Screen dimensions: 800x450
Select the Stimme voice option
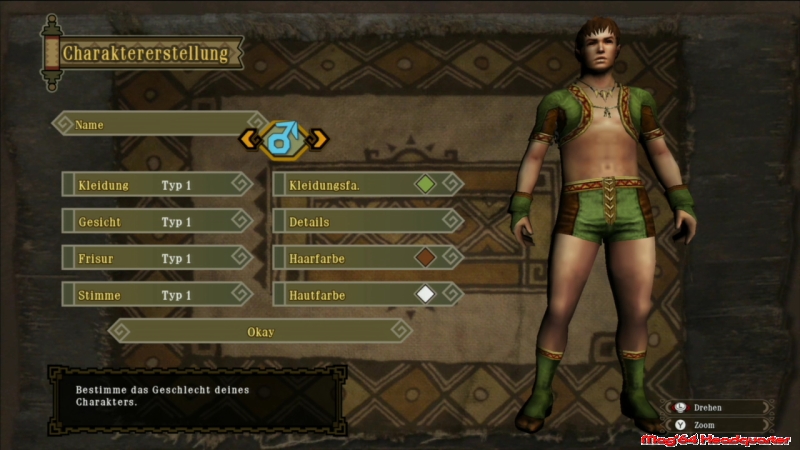[x=156, y=295]
